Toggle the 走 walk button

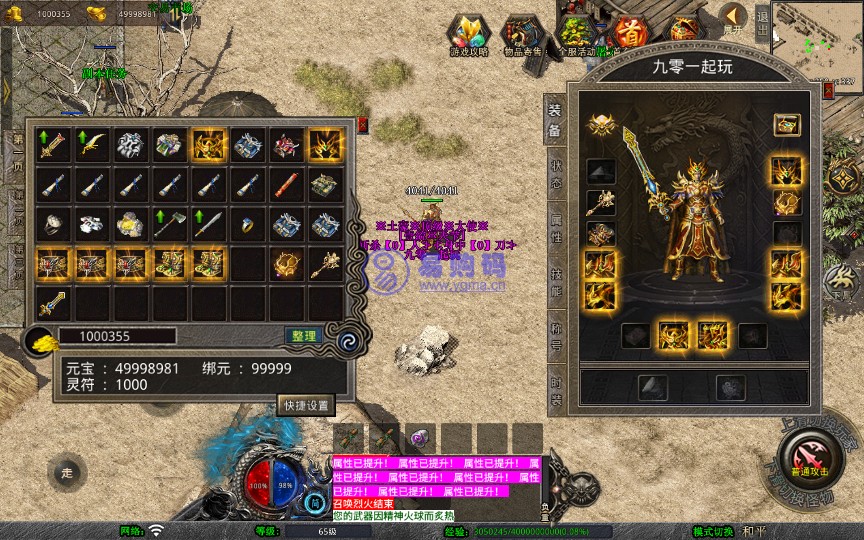coord(66,472)
